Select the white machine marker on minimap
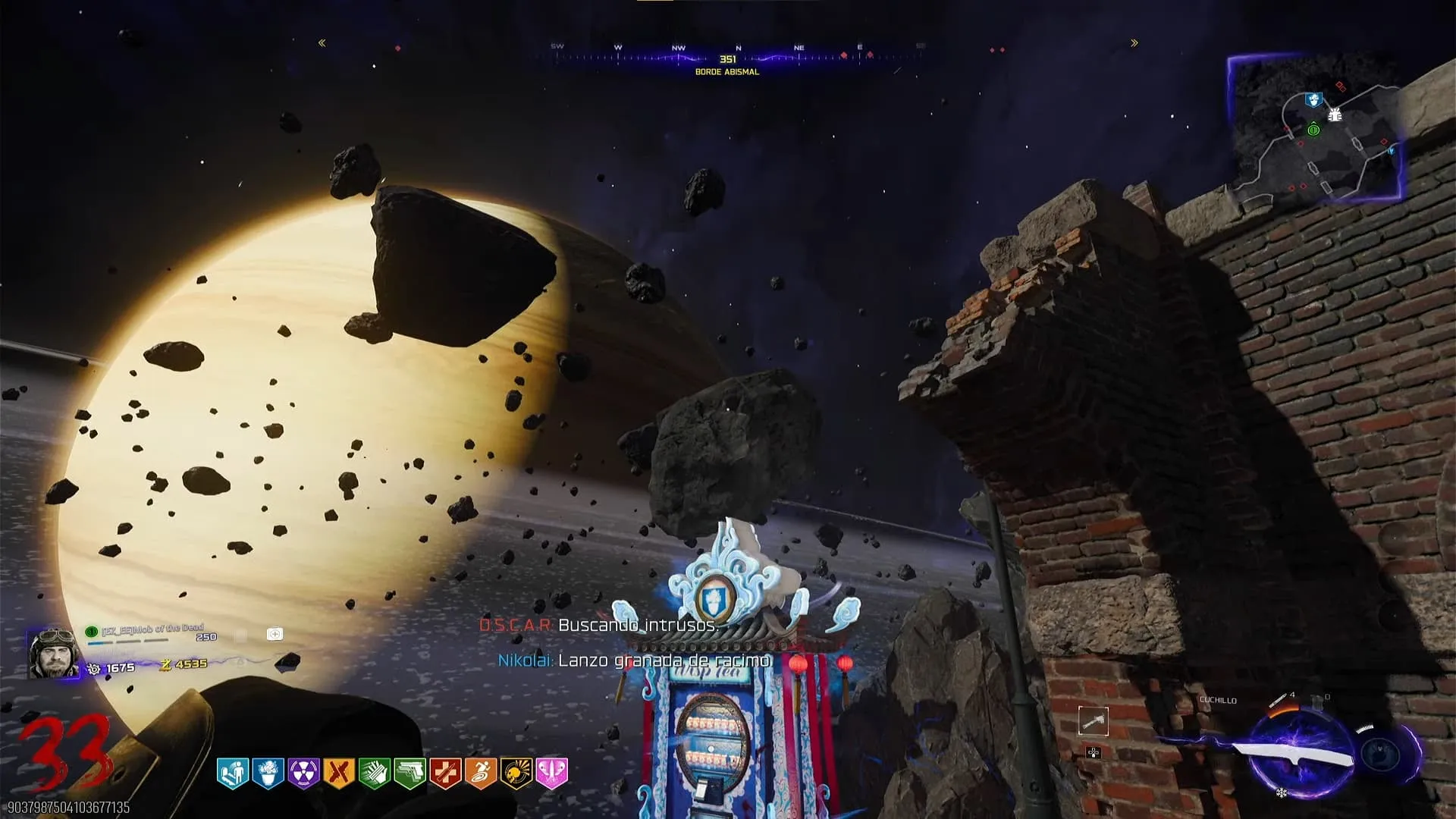1456x819 pixels. tap(1335, 115)
